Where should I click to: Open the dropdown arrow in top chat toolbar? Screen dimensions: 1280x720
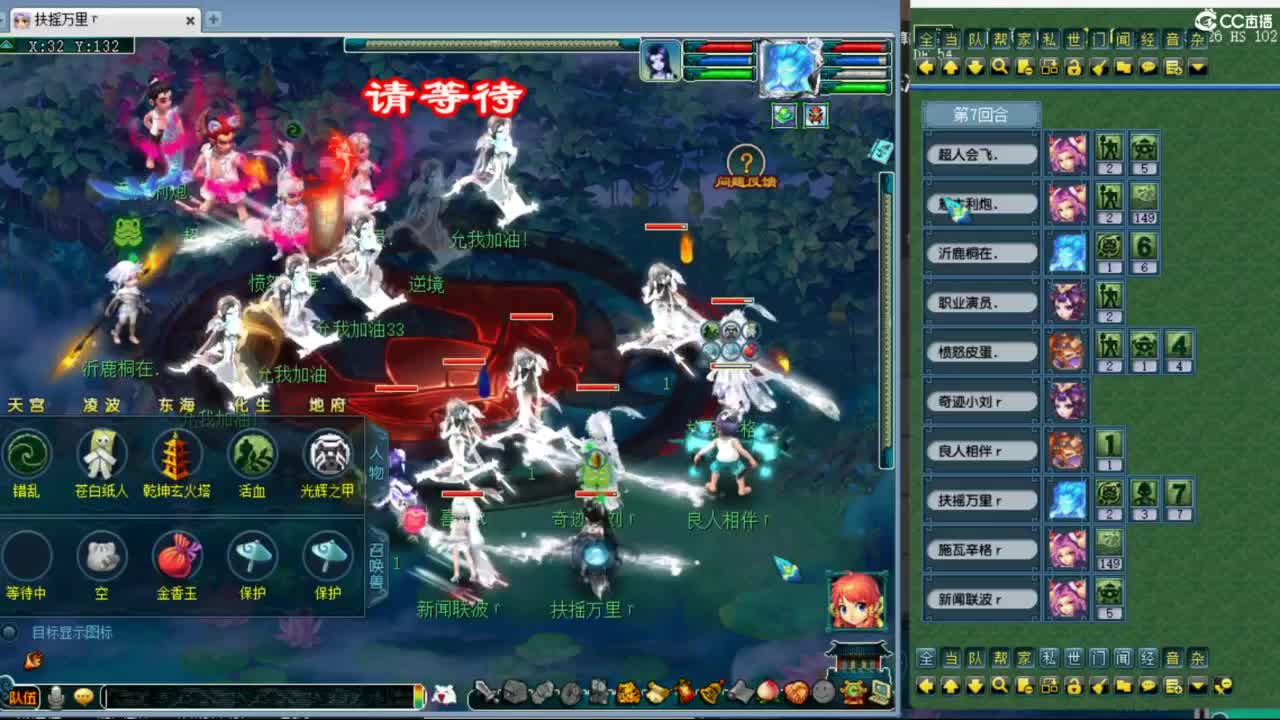click(x=1198, y=66)
